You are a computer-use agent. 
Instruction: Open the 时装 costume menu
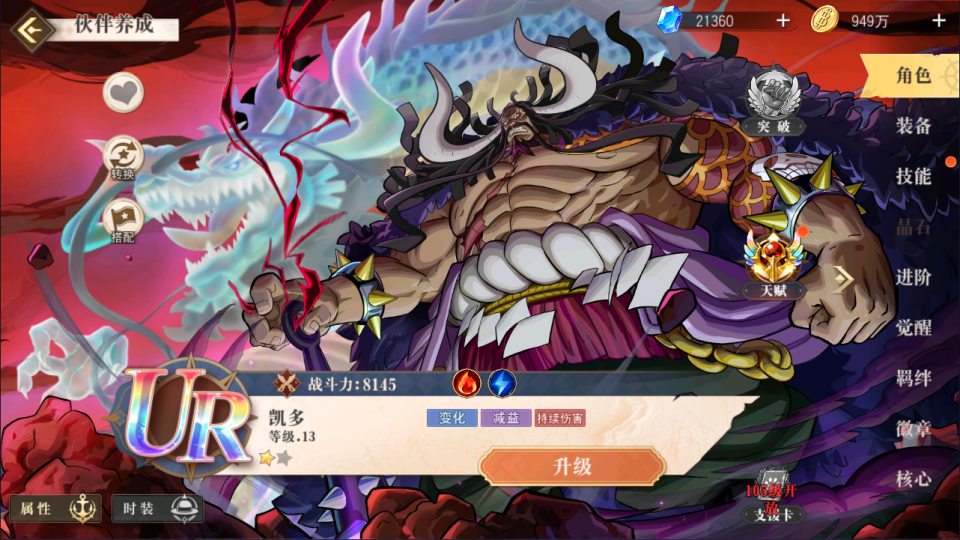click(x=156, y=509)
